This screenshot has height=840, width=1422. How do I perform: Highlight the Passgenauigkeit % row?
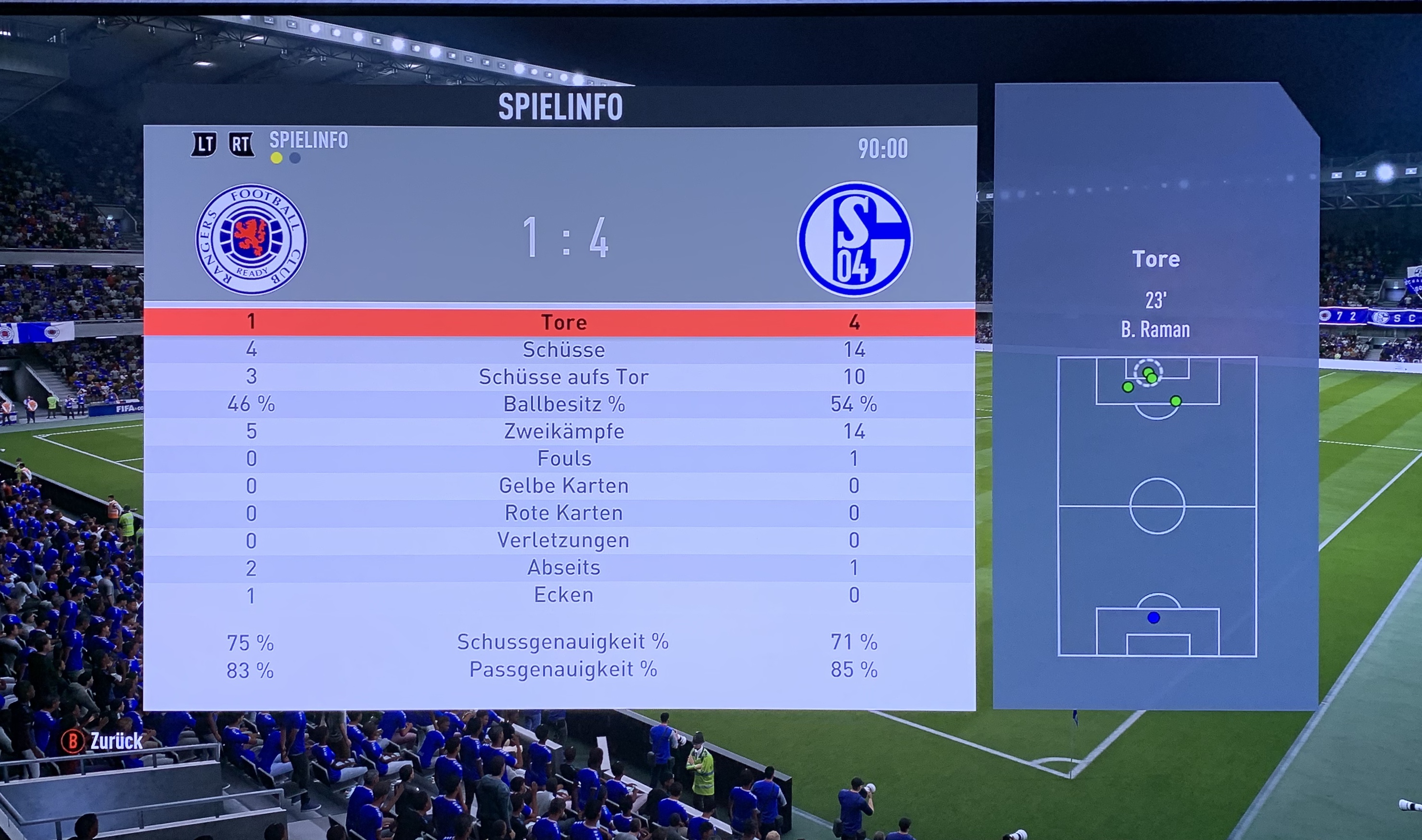pyautogui.click(x=563, y=670)
